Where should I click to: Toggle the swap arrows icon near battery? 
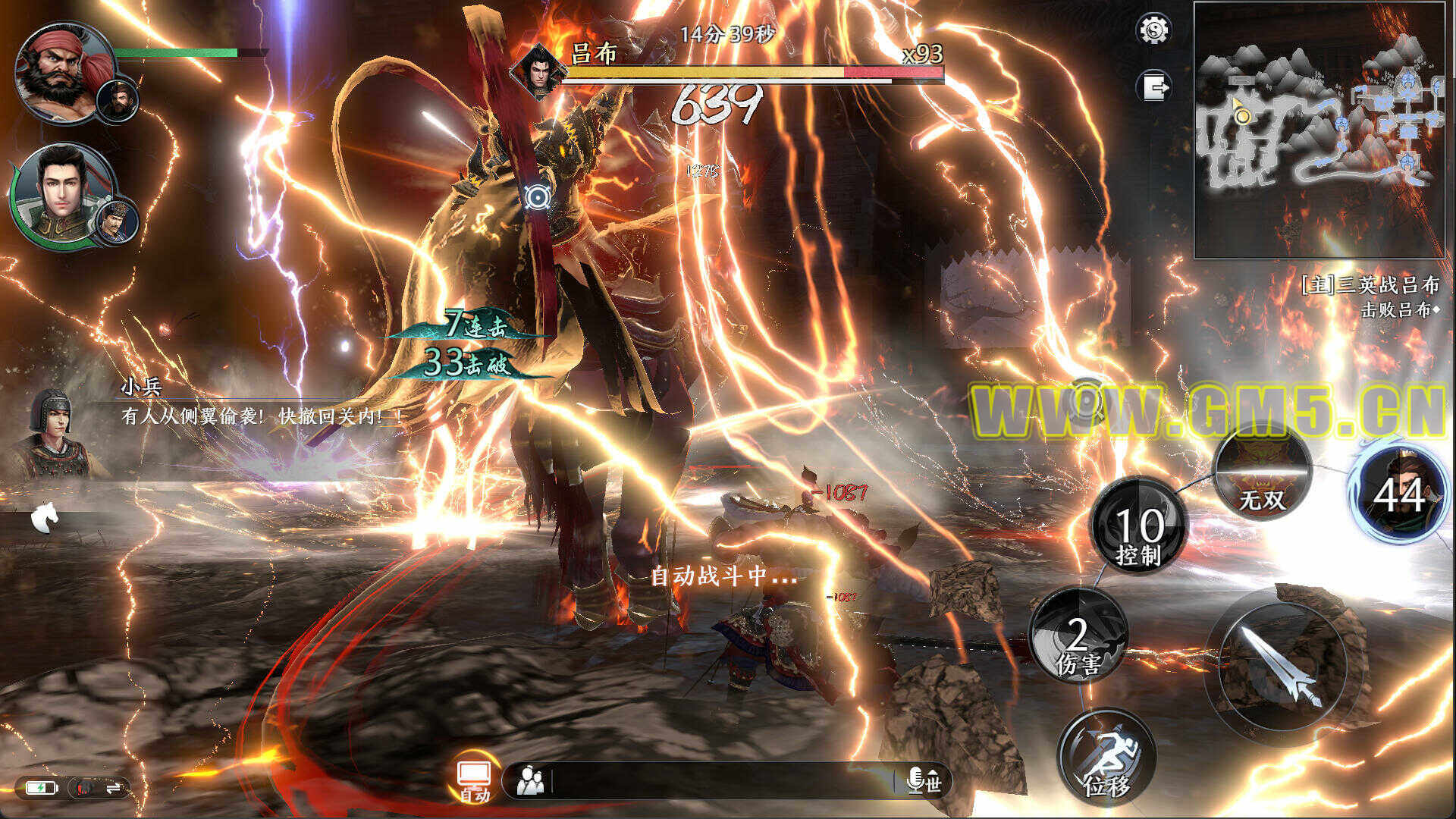114,789
